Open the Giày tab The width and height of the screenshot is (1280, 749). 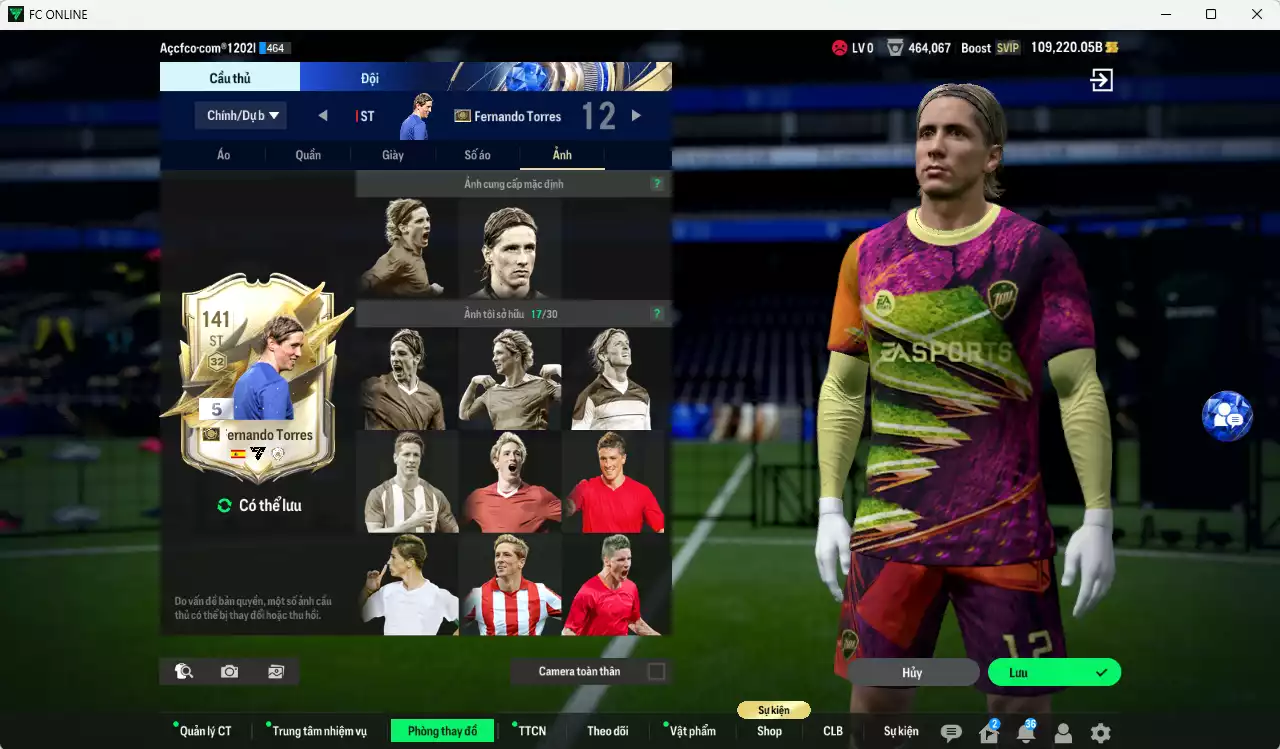click(392, 154)
